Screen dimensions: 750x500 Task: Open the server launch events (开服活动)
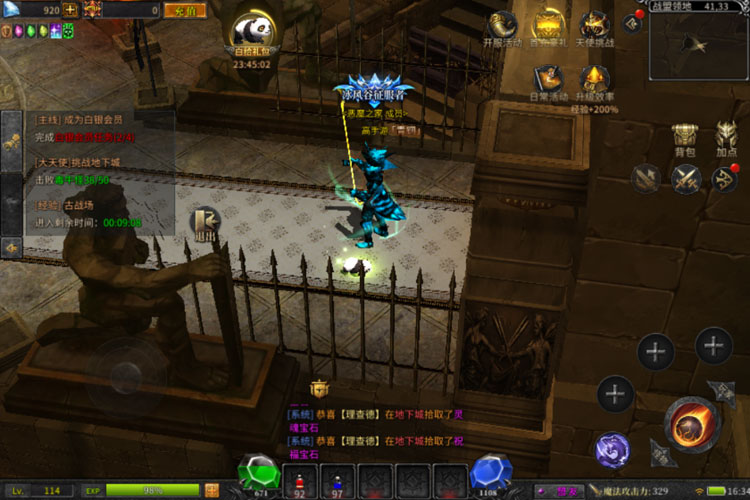click(x=501, y=29)
